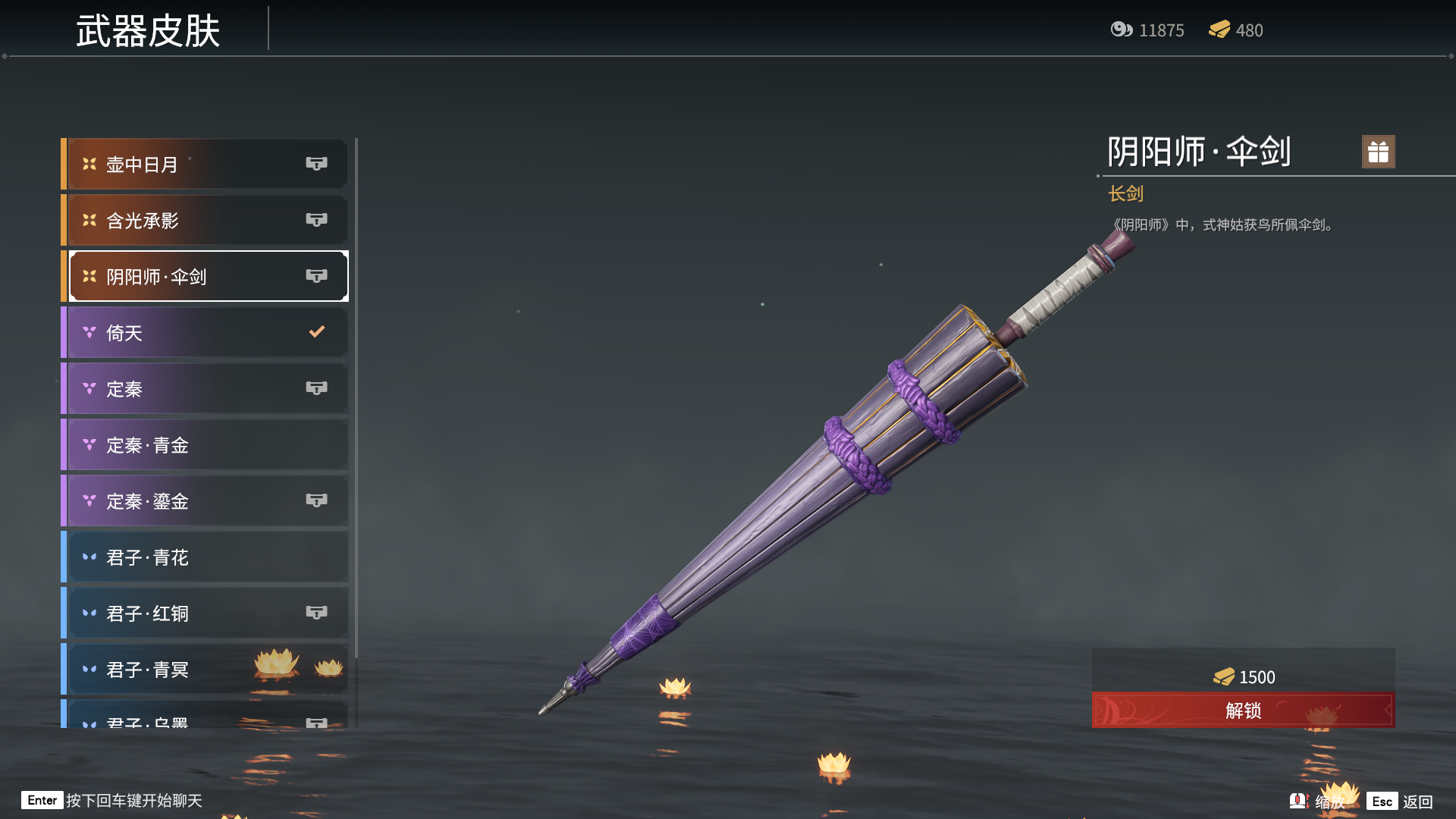
Task: Select the 壶中日月 weapon skin
Action: tap(206, 164)
